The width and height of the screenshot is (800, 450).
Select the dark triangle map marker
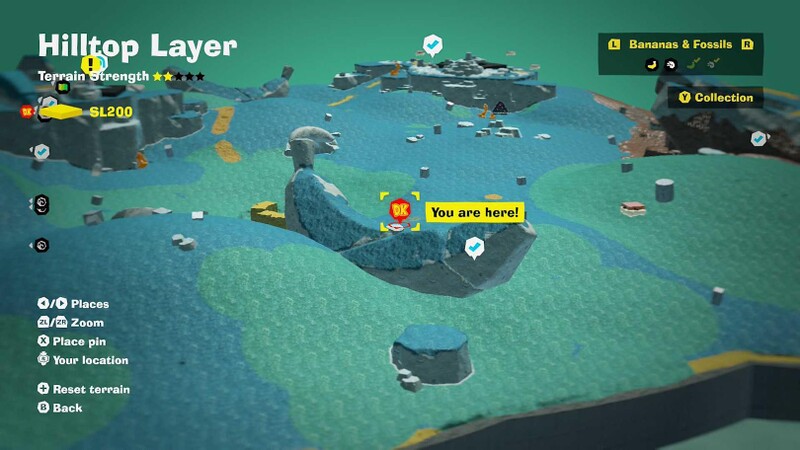pos(499,107)
